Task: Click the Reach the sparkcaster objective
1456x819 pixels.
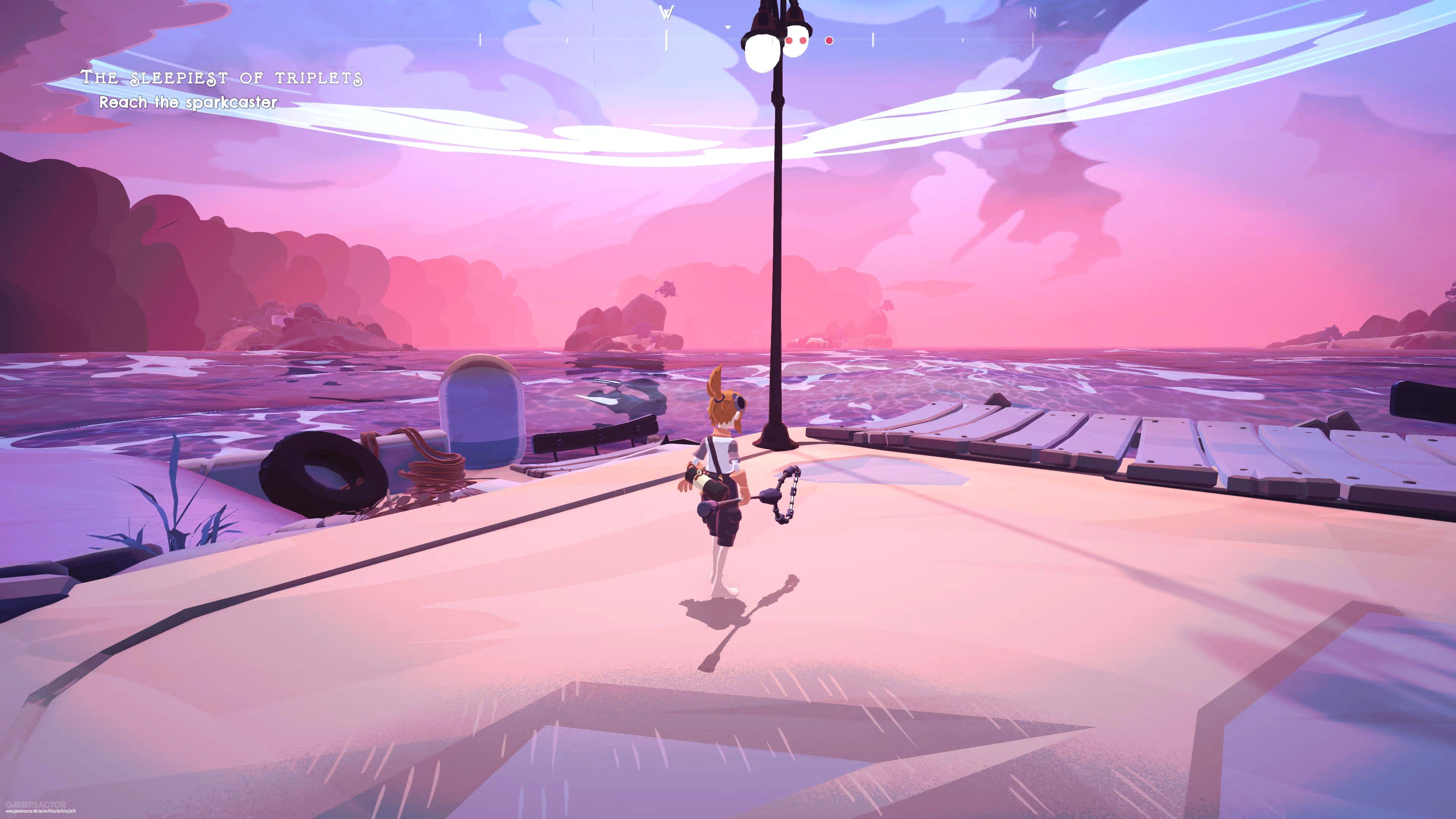Action: (188, 102)
